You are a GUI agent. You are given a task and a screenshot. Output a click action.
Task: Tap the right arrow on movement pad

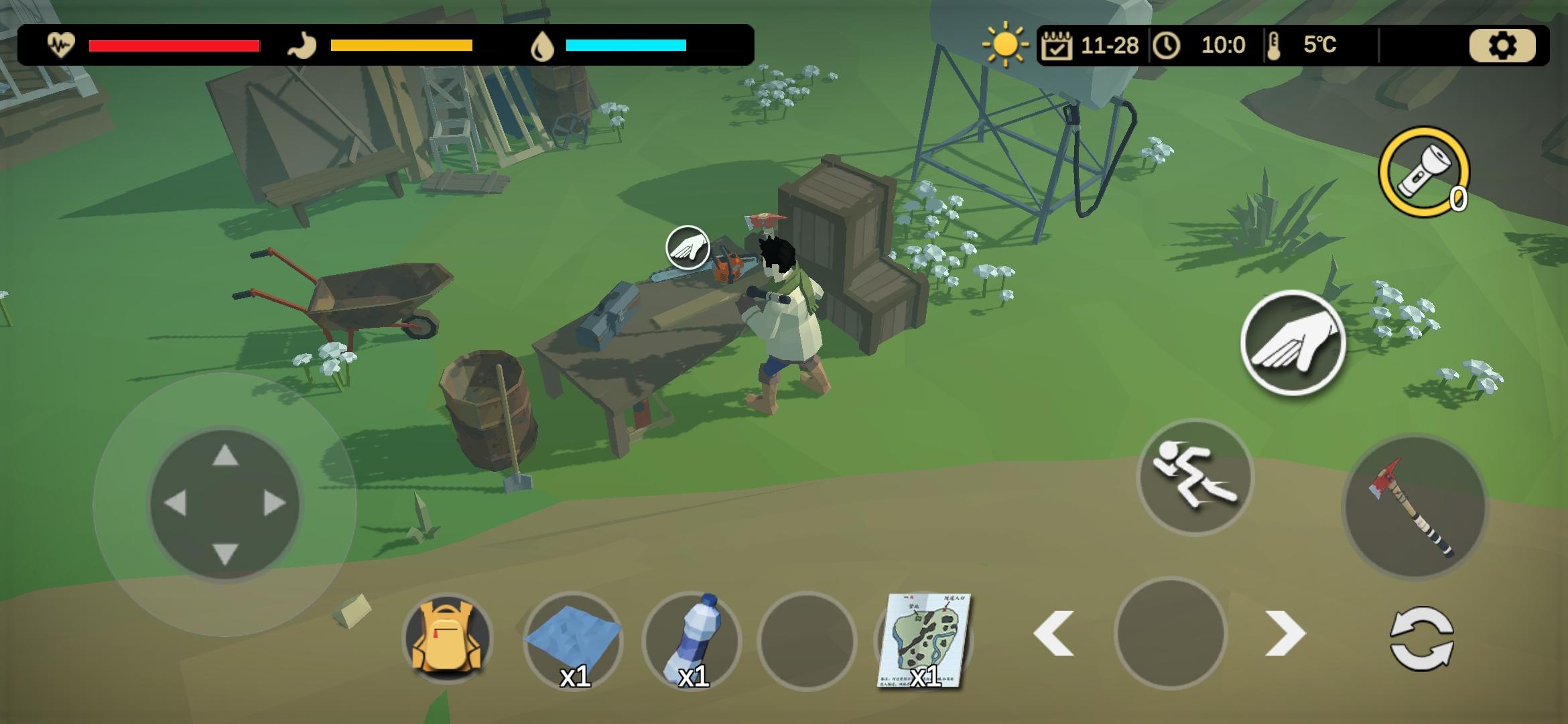275,503
